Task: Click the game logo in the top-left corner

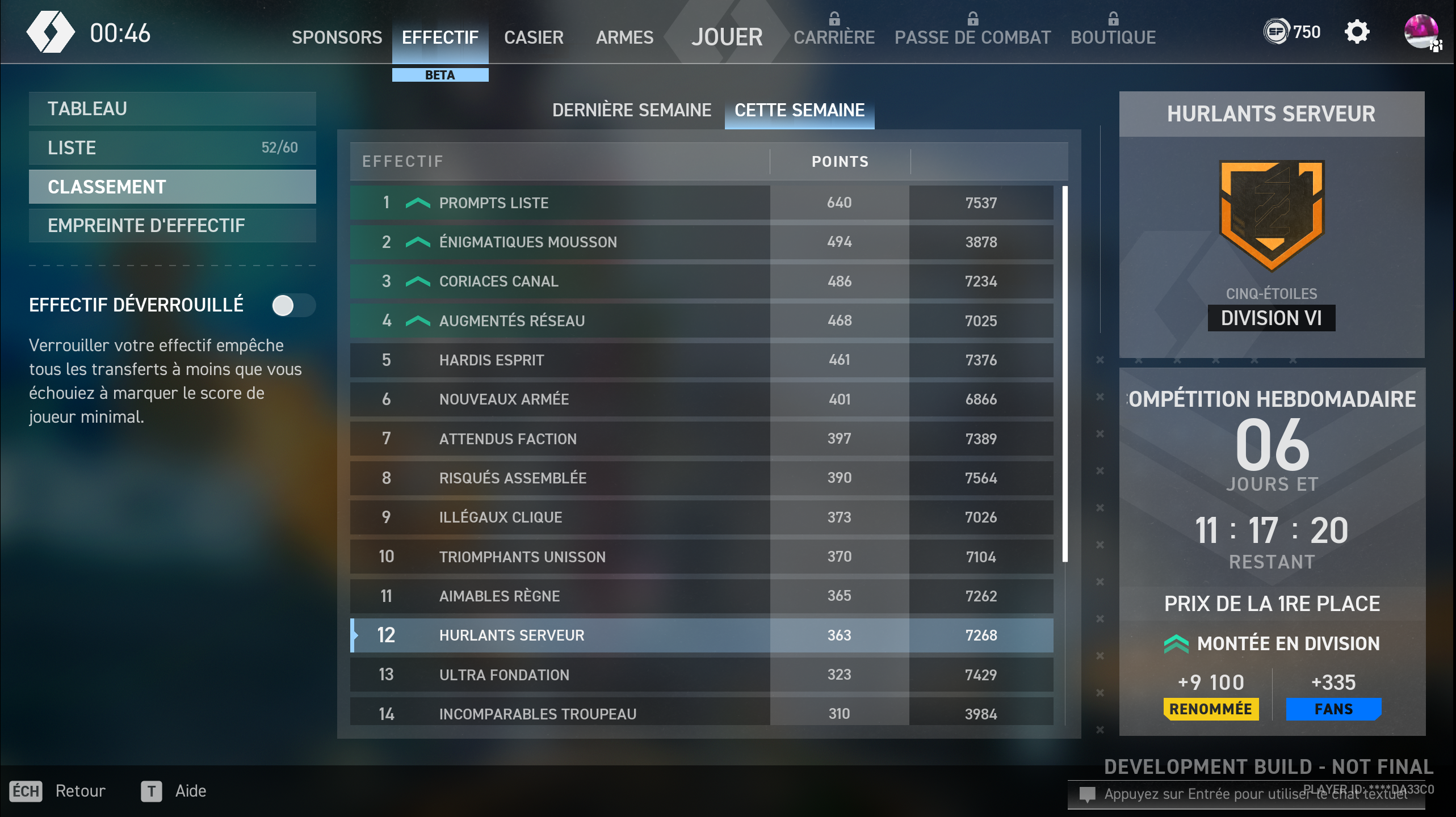Action: pos(51,31)
